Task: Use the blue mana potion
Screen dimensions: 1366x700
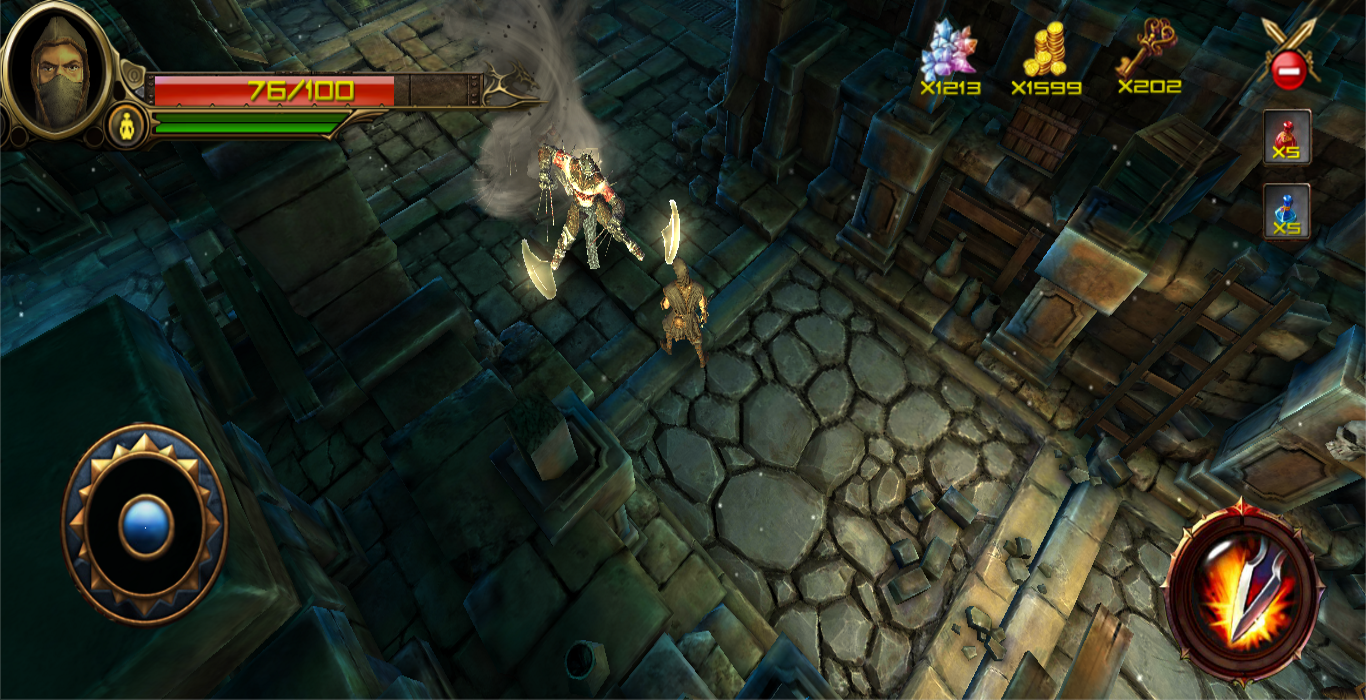Action: click(1286, 211)
